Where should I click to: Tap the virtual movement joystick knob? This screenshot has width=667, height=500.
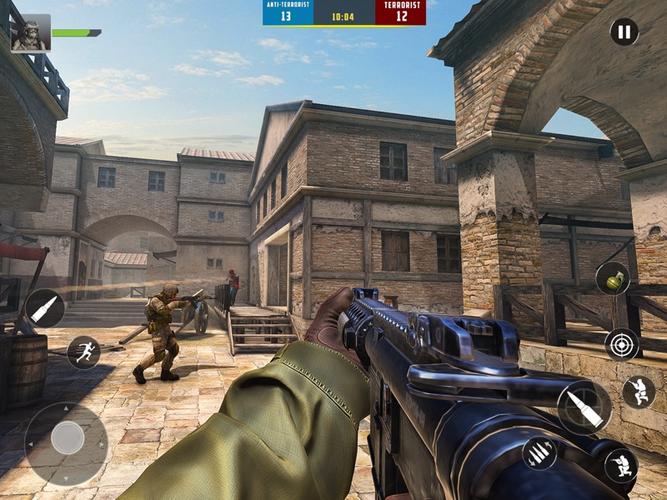[67, 437]
